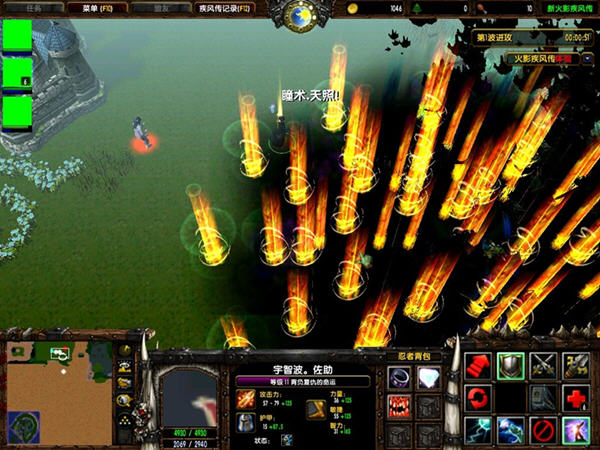Select the purple ring inventory item
Image resolution: width=600 pixels, height=450 pixels.
click(400, 377)
